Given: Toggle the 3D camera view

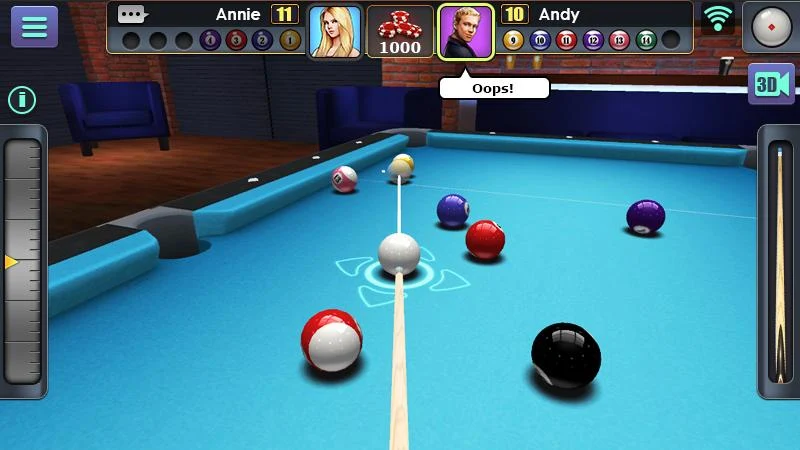Looking at the screenshot, I should click(771, 84).
